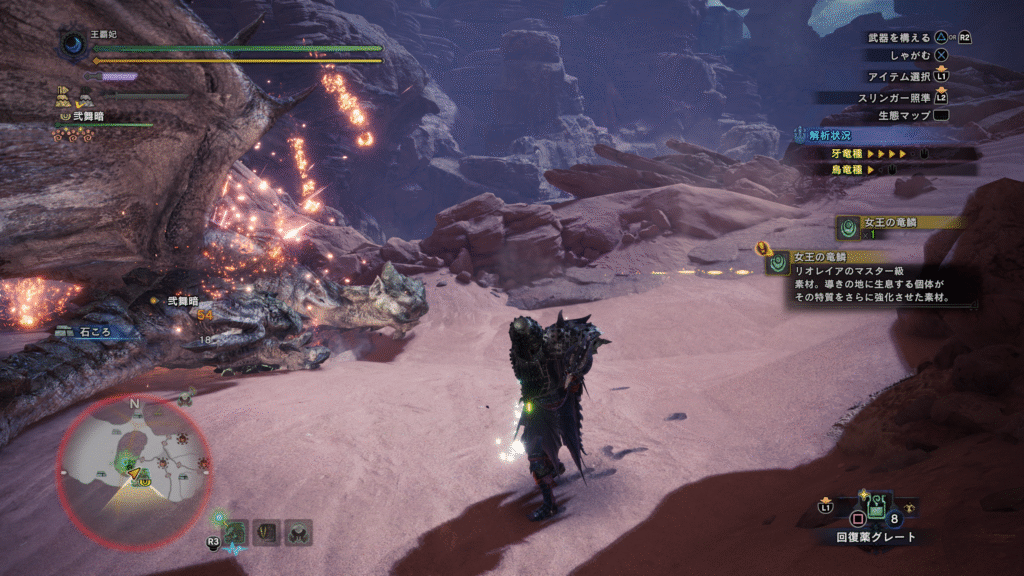Select the 牙竜種 analysis progress row

tap(880, 154)
